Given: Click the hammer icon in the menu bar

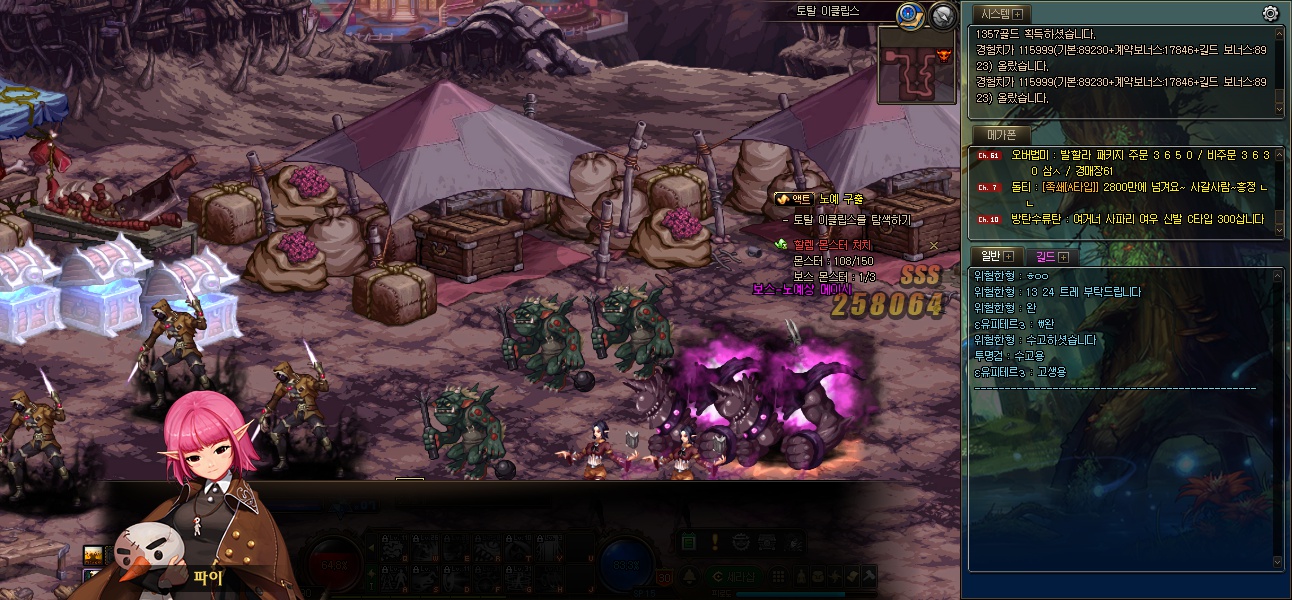Looking at the screenshot, I should (869, 577).
